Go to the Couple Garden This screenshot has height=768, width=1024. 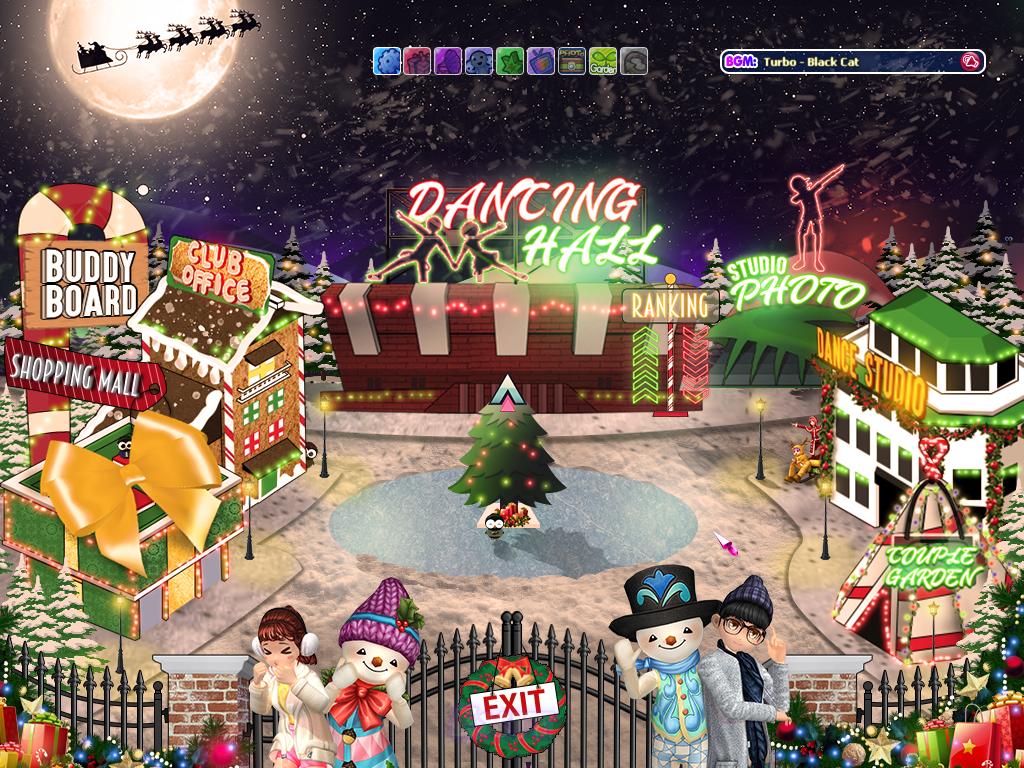click(933, 565)
